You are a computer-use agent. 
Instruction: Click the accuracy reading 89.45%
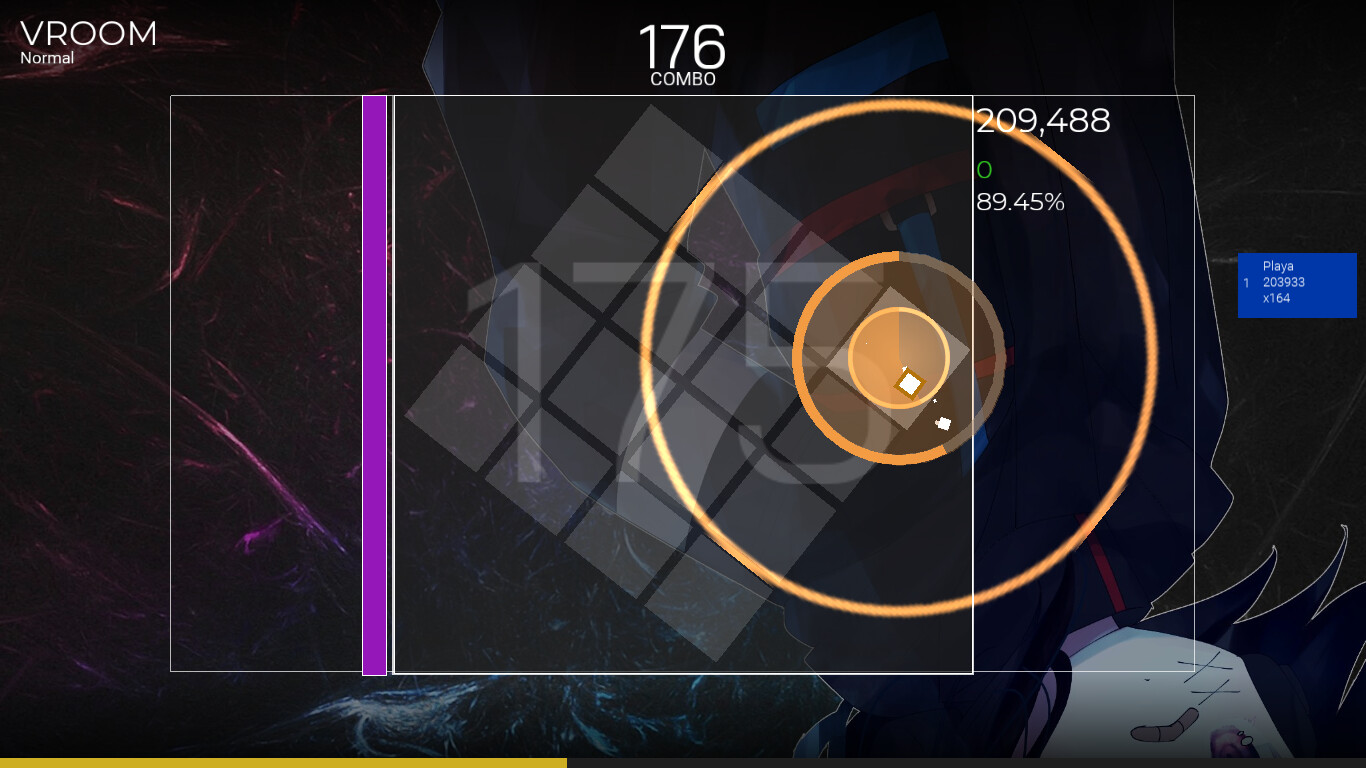click(1019, 203)
